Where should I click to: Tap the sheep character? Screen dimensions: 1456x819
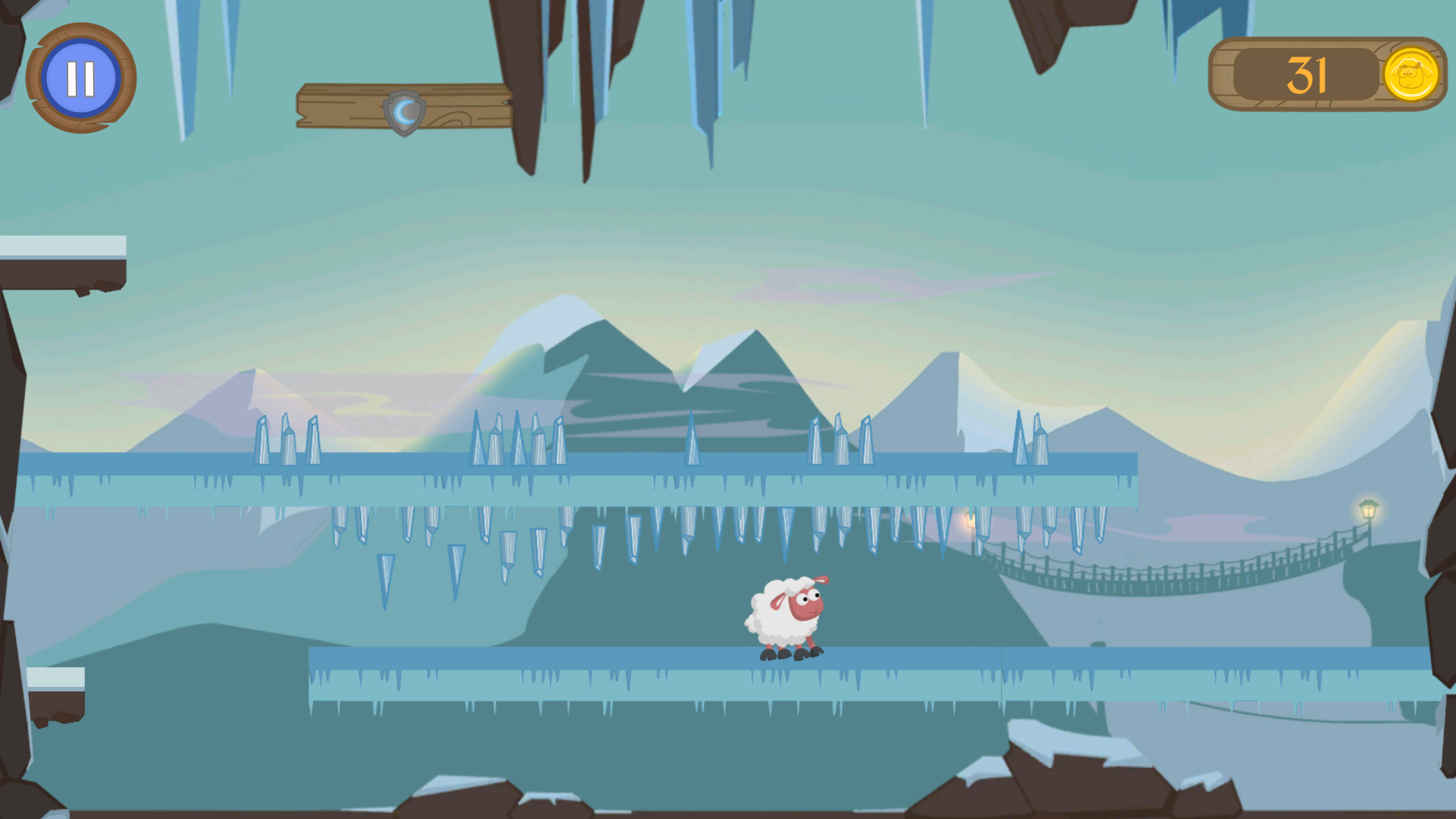click(x=786, y=610)
